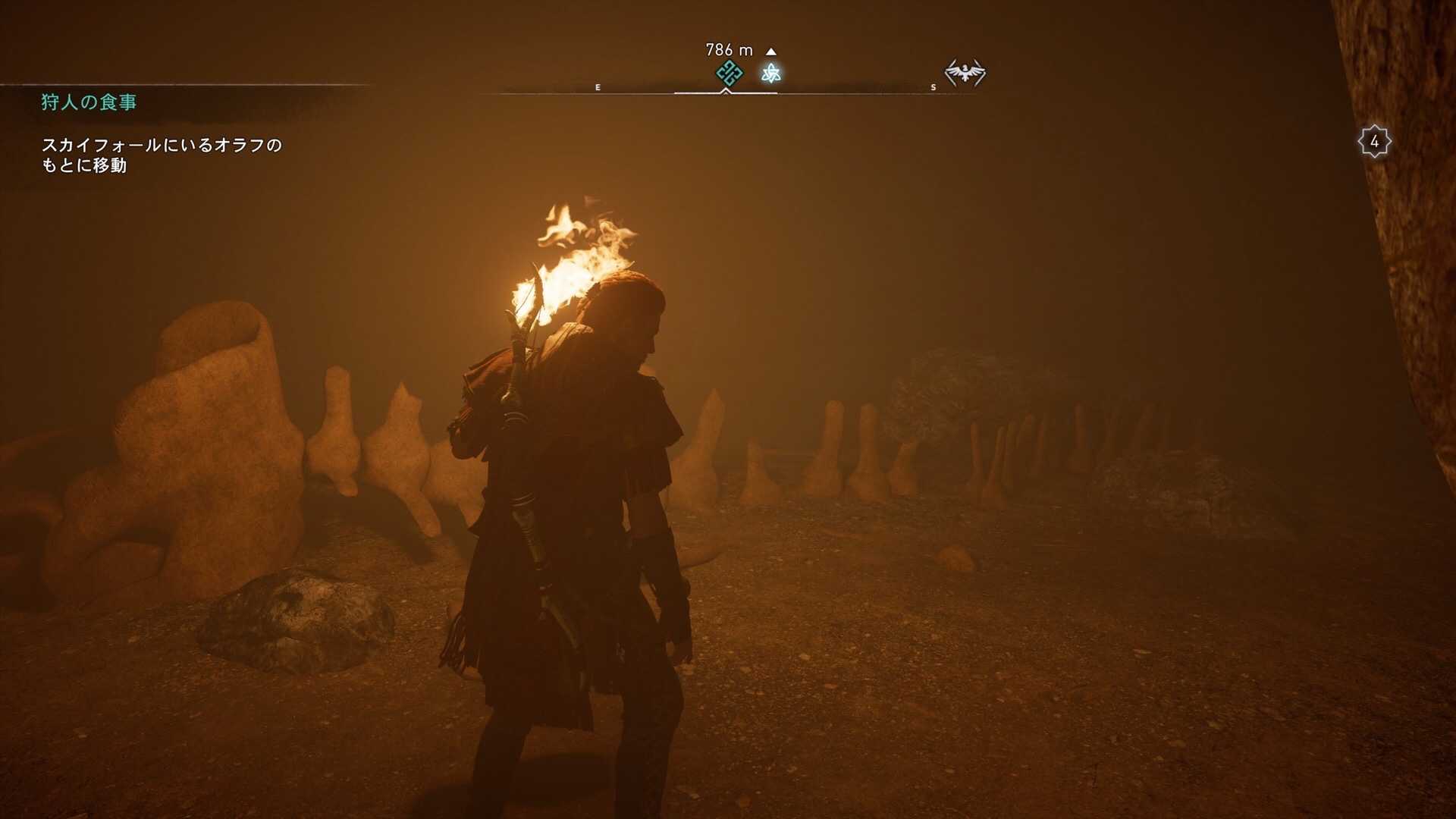Open the 狩人の食事 quest tracker

click(89, 102)
